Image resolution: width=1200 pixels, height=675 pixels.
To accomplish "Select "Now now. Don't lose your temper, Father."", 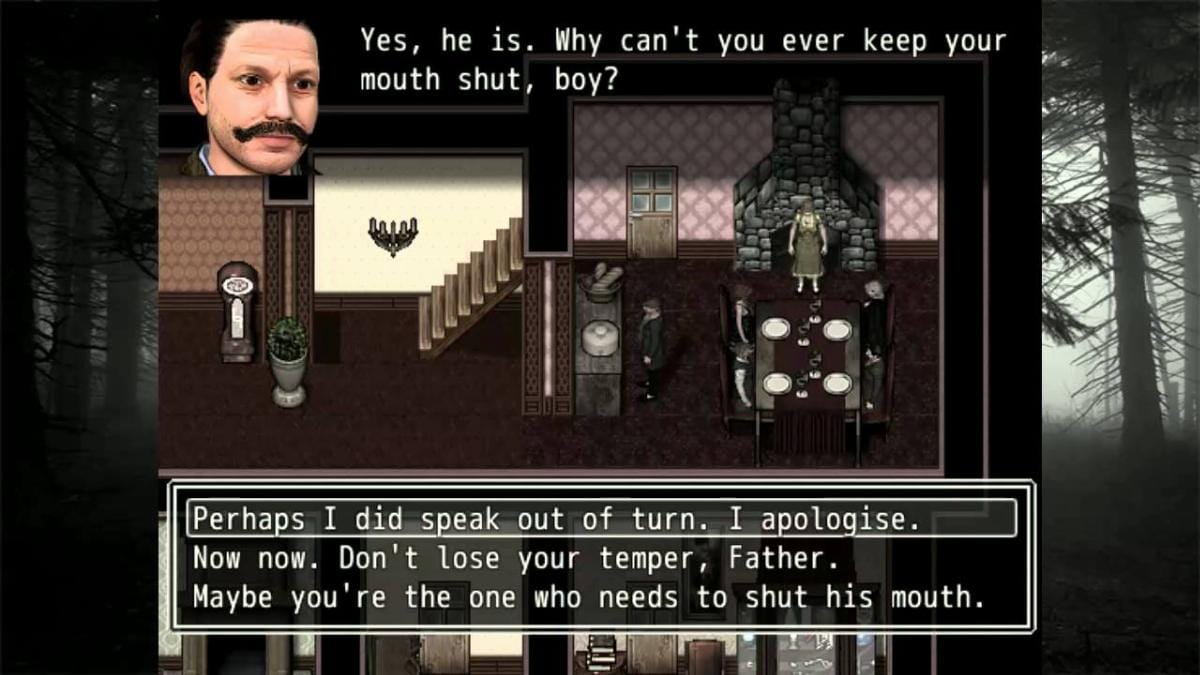I will (x=515, y=557).
